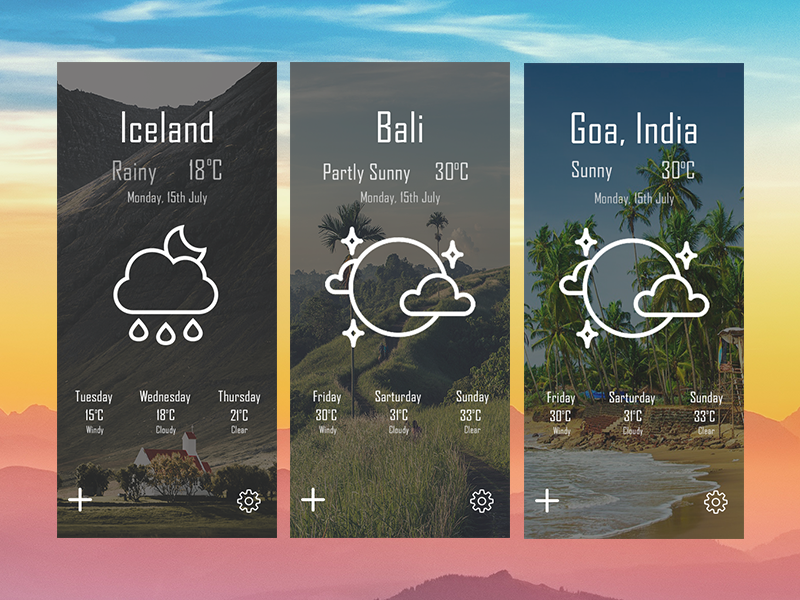The width and height of the screenshot is (800, 600).
Task: Tap the plus icon on Goa card
Action: (x=547, y=500)
